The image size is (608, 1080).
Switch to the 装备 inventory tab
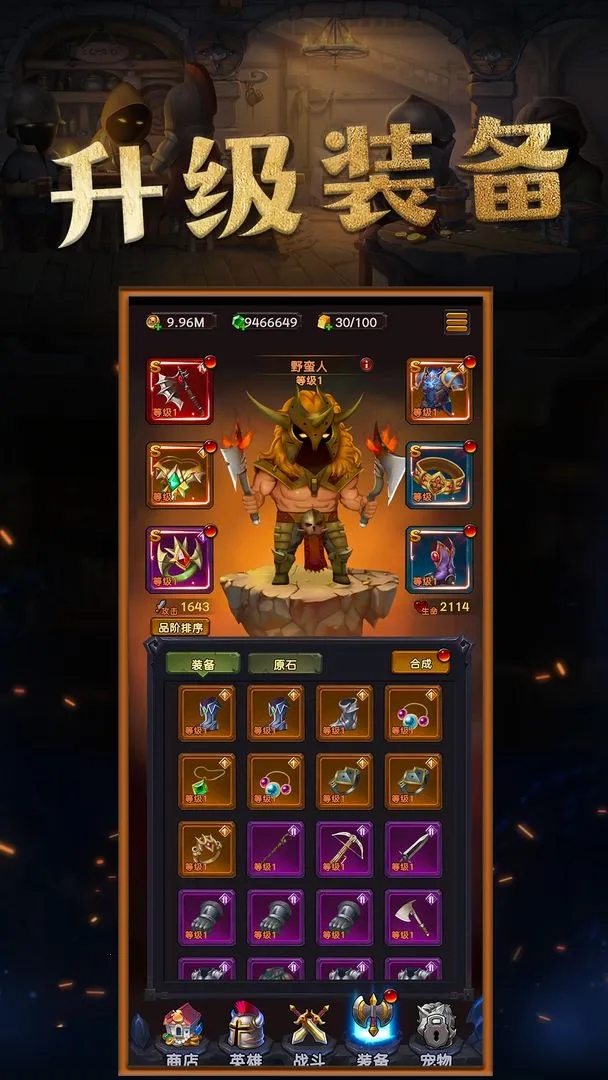coord(203,665)
